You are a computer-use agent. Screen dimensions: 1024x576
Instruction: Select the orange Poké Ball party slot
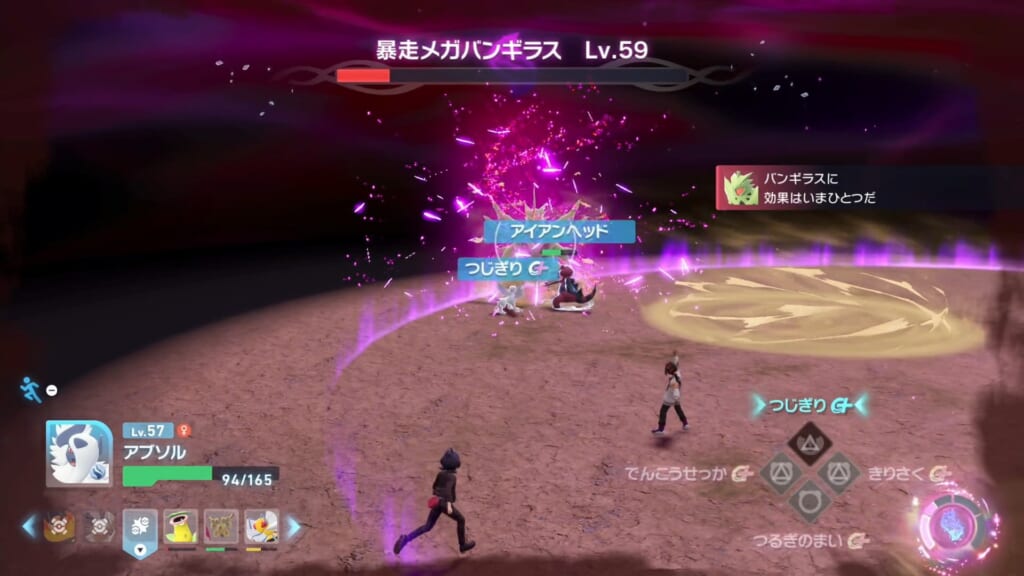pos(58,526)
